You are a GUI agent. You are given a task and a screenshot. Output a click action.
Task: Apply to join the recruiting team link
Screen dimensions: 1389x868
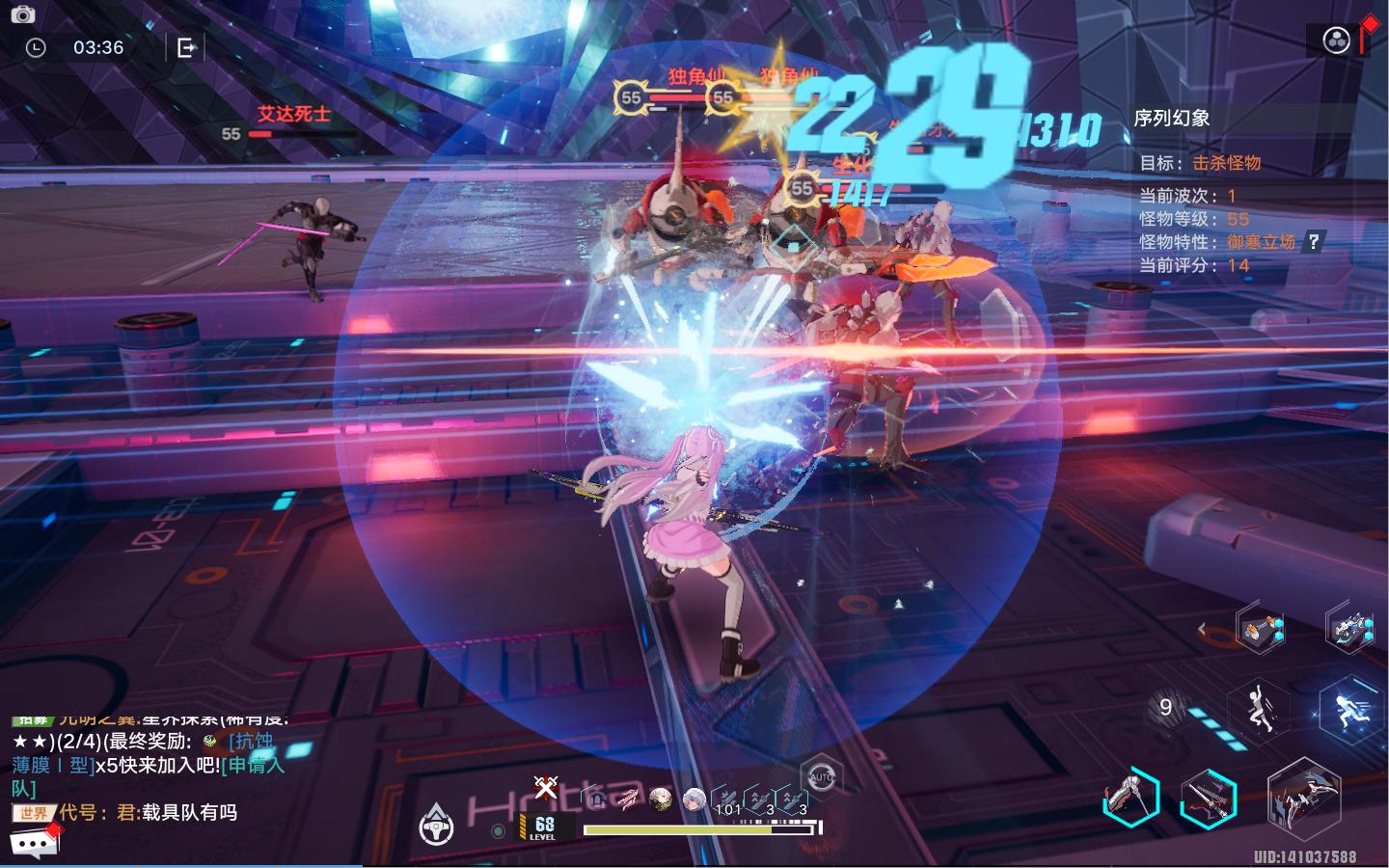click(x=253, y=765)
